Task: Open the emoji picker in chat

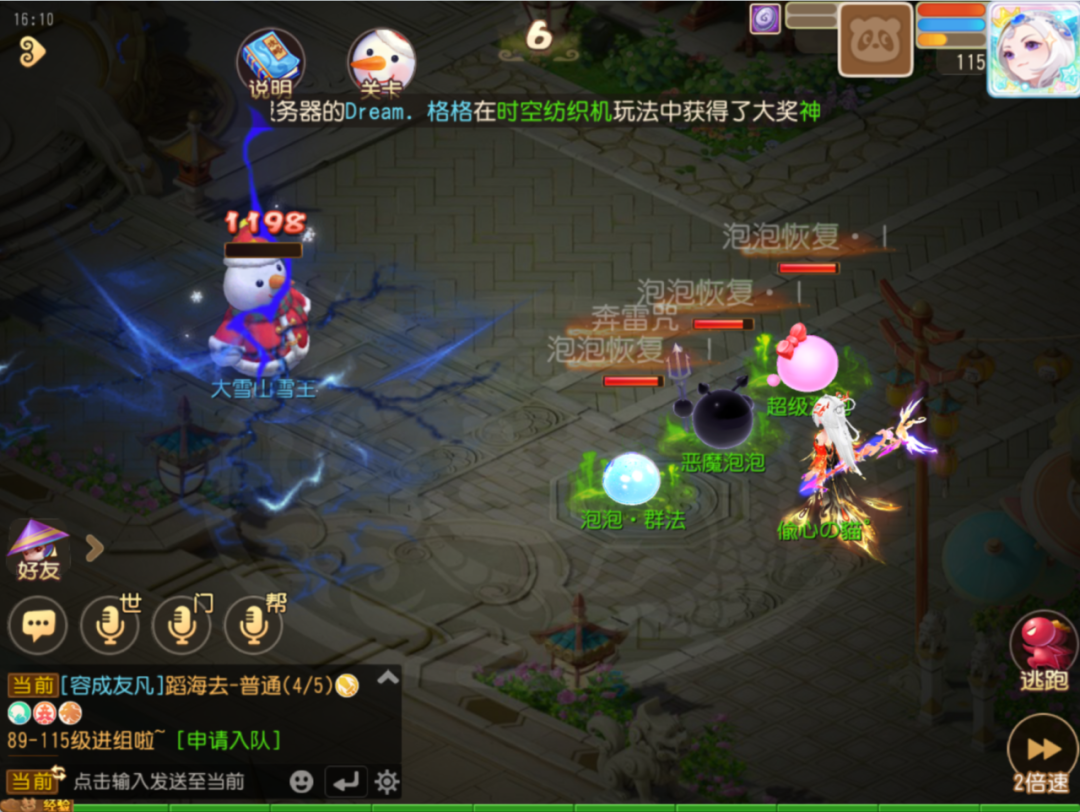Action: point(301,781)
